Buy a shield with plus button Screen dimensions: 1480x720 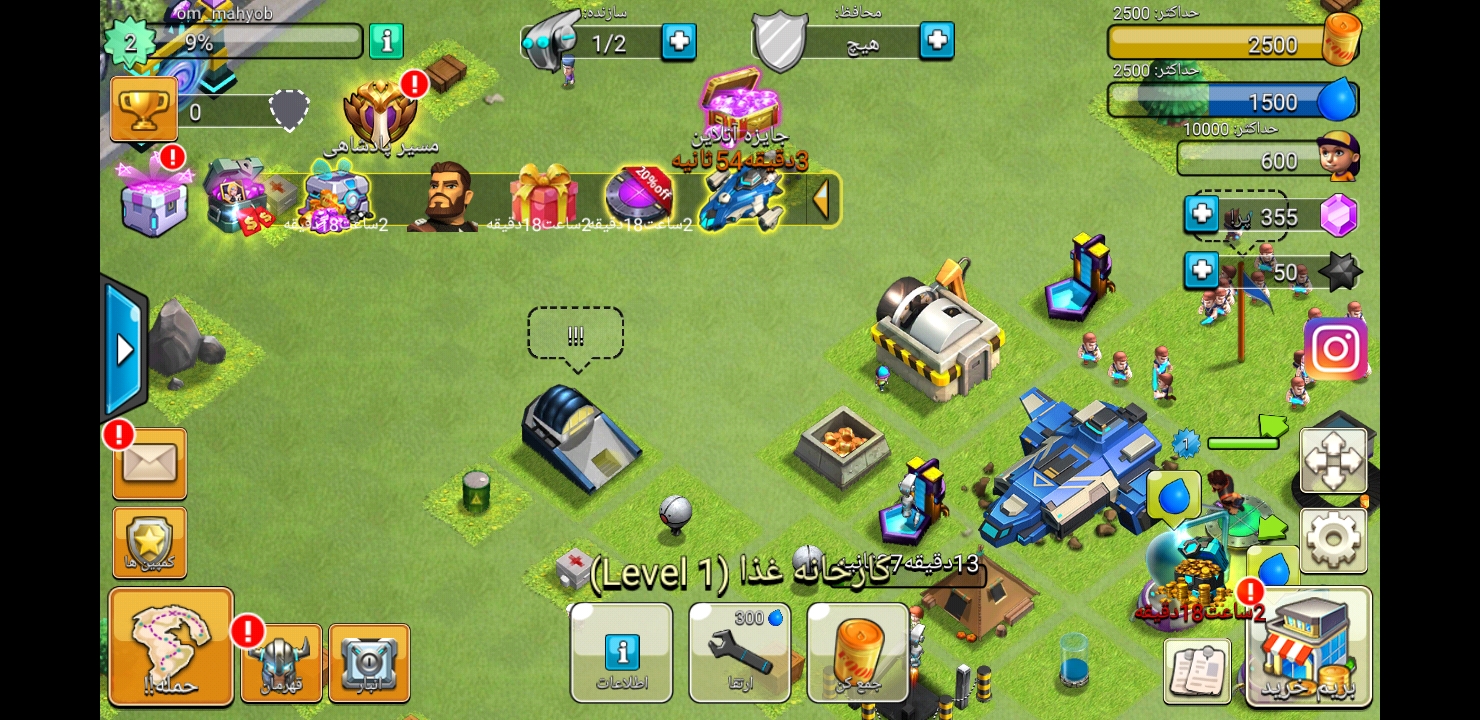point(937,40)
